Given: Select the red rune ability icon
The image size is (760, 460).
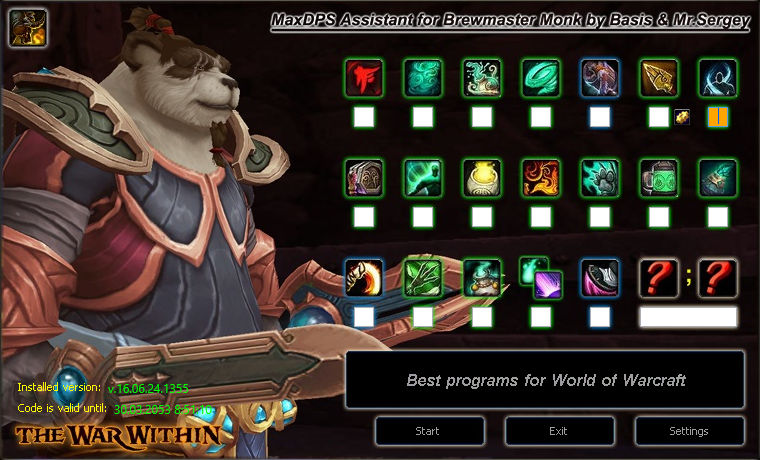Looking at the screenshot, I should (x=363, y=77).
